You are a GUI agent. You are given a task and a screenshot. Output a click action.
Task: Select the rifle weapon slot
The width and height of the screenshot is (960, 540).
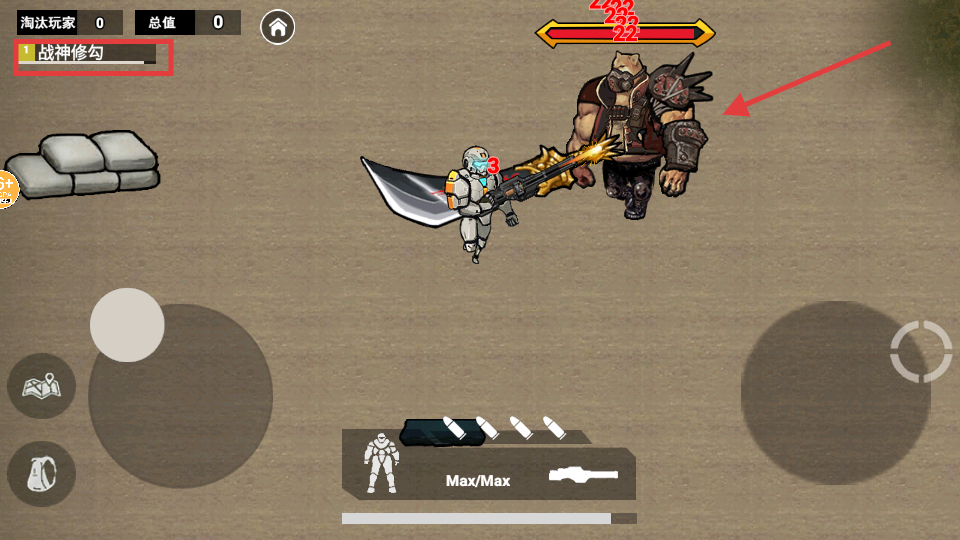pos(583,475)
